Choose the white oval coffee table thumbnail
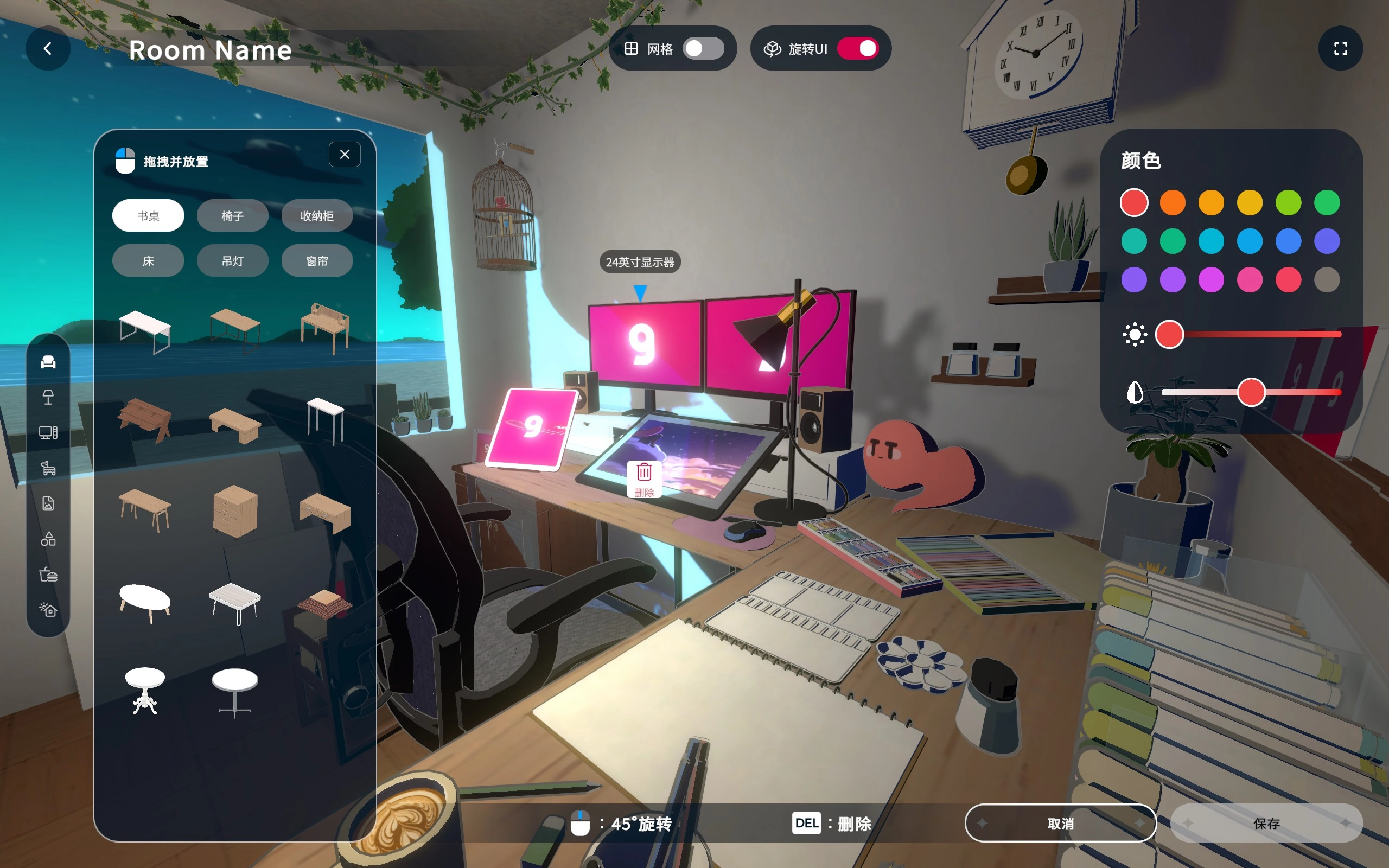 point(145,602)
